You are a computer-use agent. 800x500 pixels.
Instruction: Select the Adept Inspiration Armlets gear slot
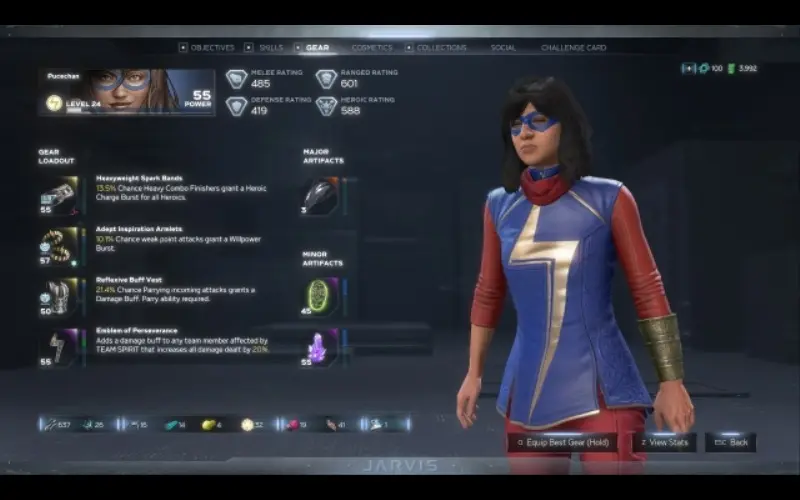point(59,246)
